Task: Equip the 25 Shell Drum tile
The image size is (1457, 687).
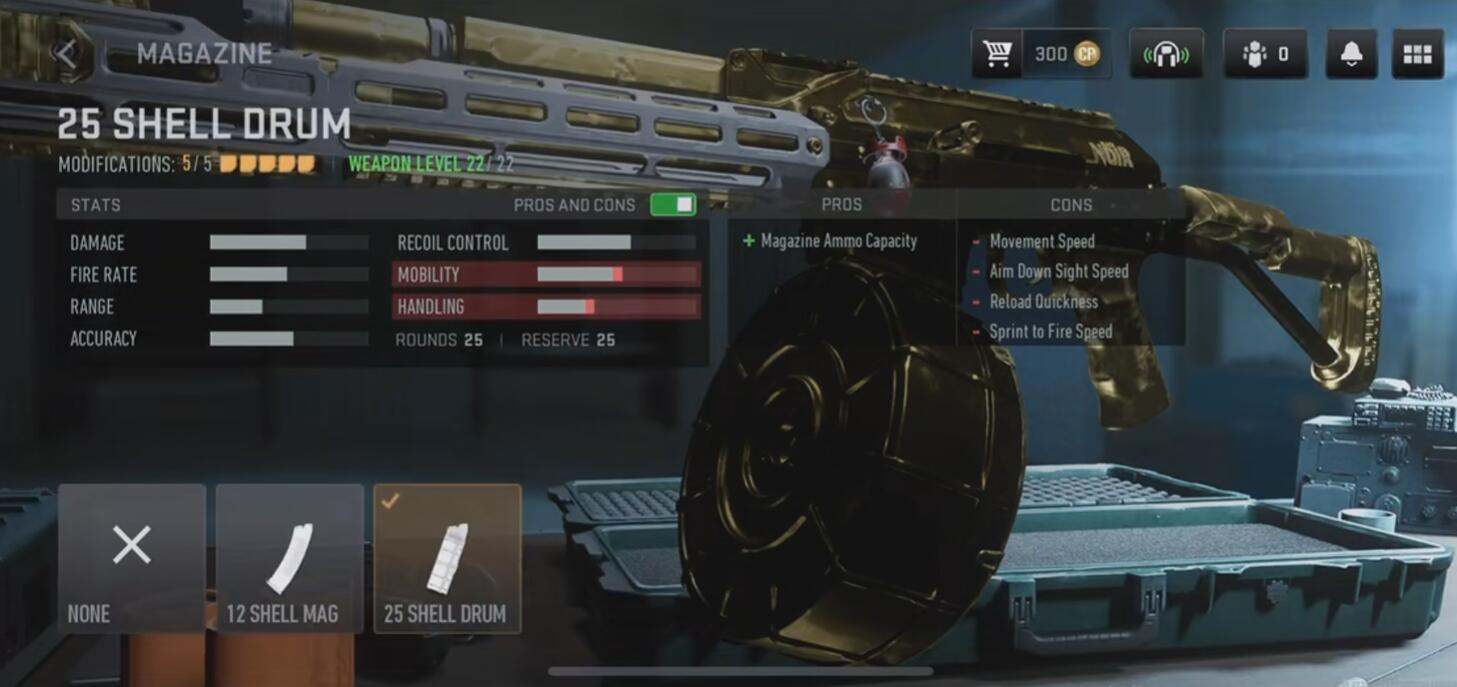Action: tap(447, 558)
